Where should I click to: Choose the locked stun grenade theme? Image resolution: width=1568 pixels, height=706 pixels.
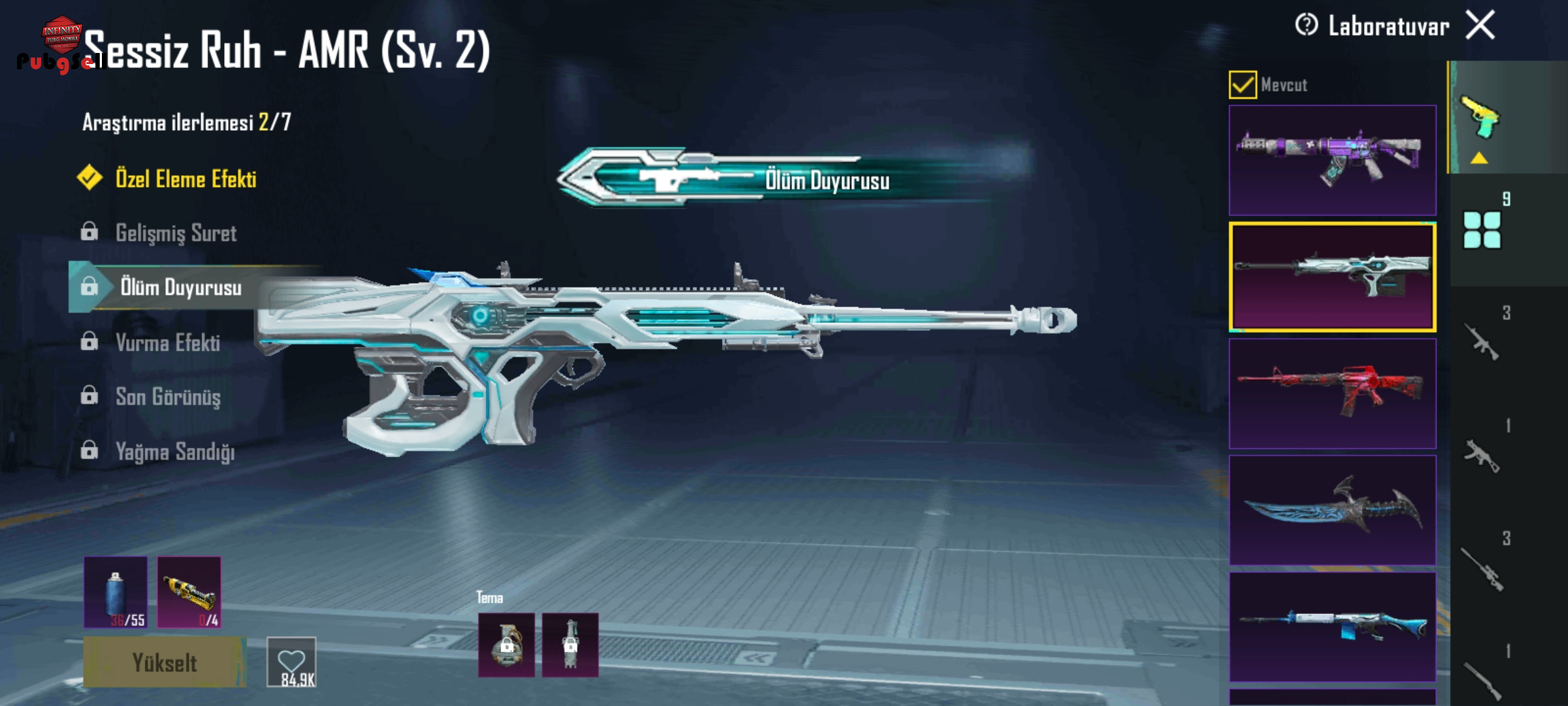[x=570, y=645]
